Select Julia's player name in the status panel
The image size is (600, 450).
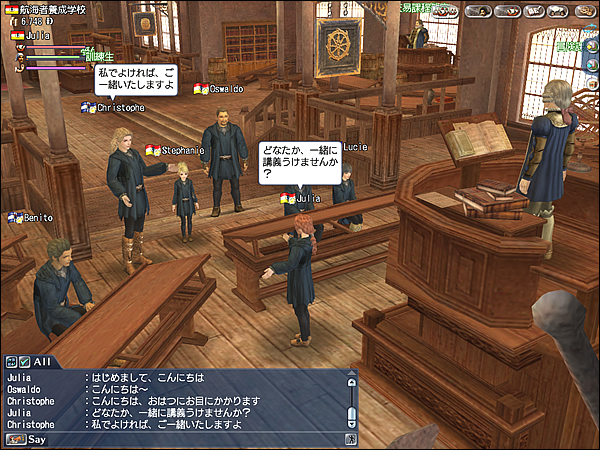[x=38, y=35]
